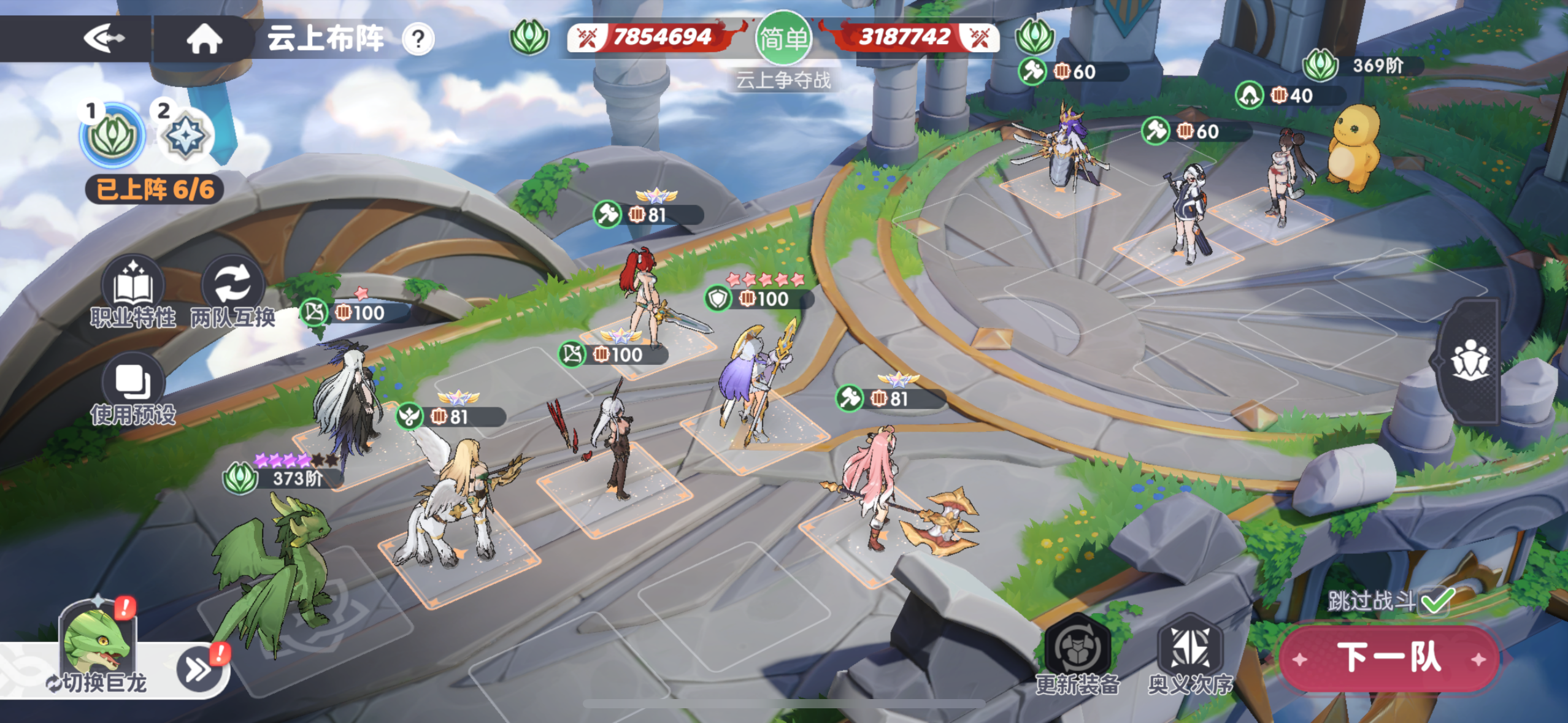Open the 简单 difficulty selector
The image size is (1568, 723).
click(x=783, y=39)
